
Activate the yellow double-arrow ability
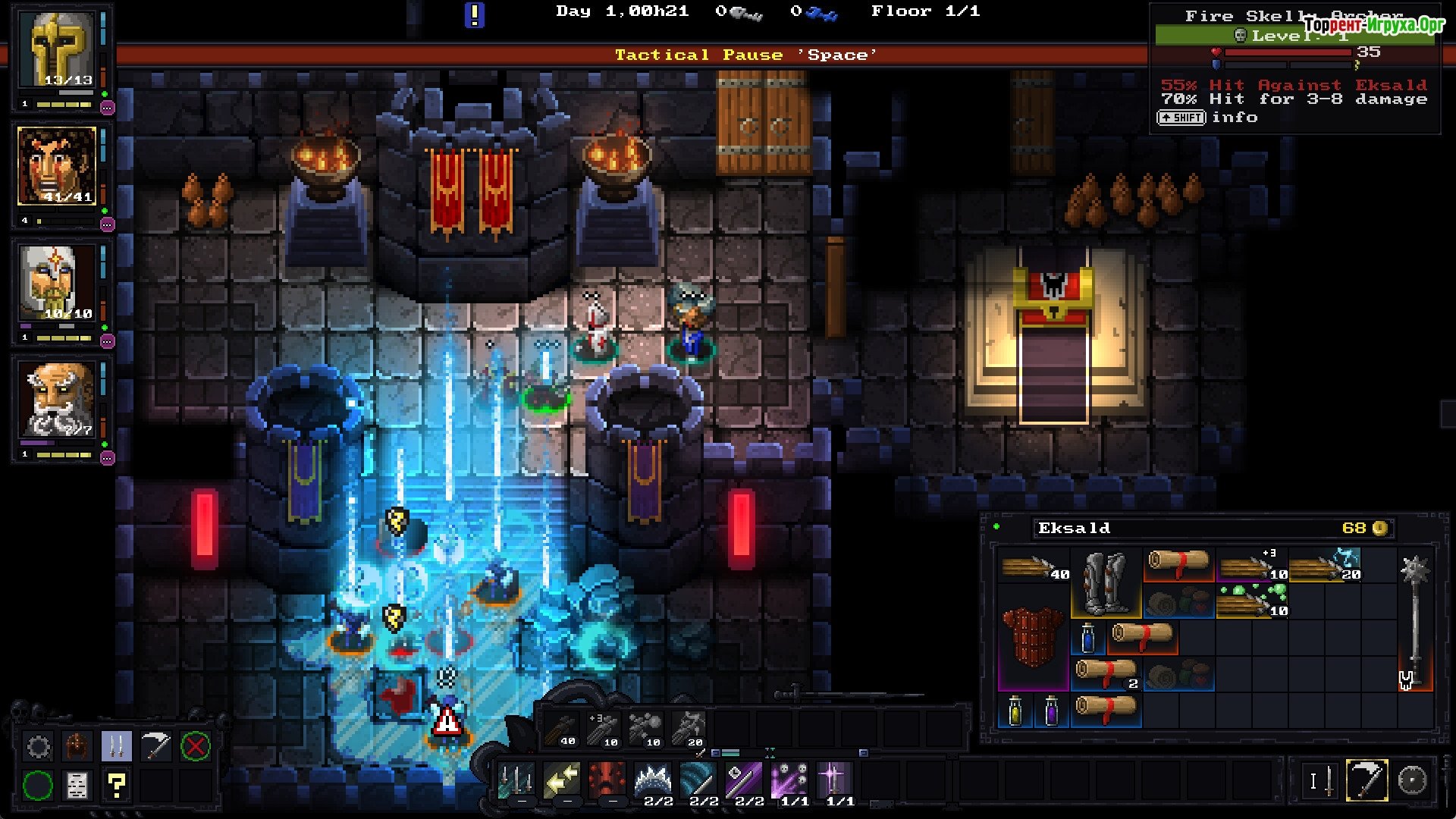[562, 780]
